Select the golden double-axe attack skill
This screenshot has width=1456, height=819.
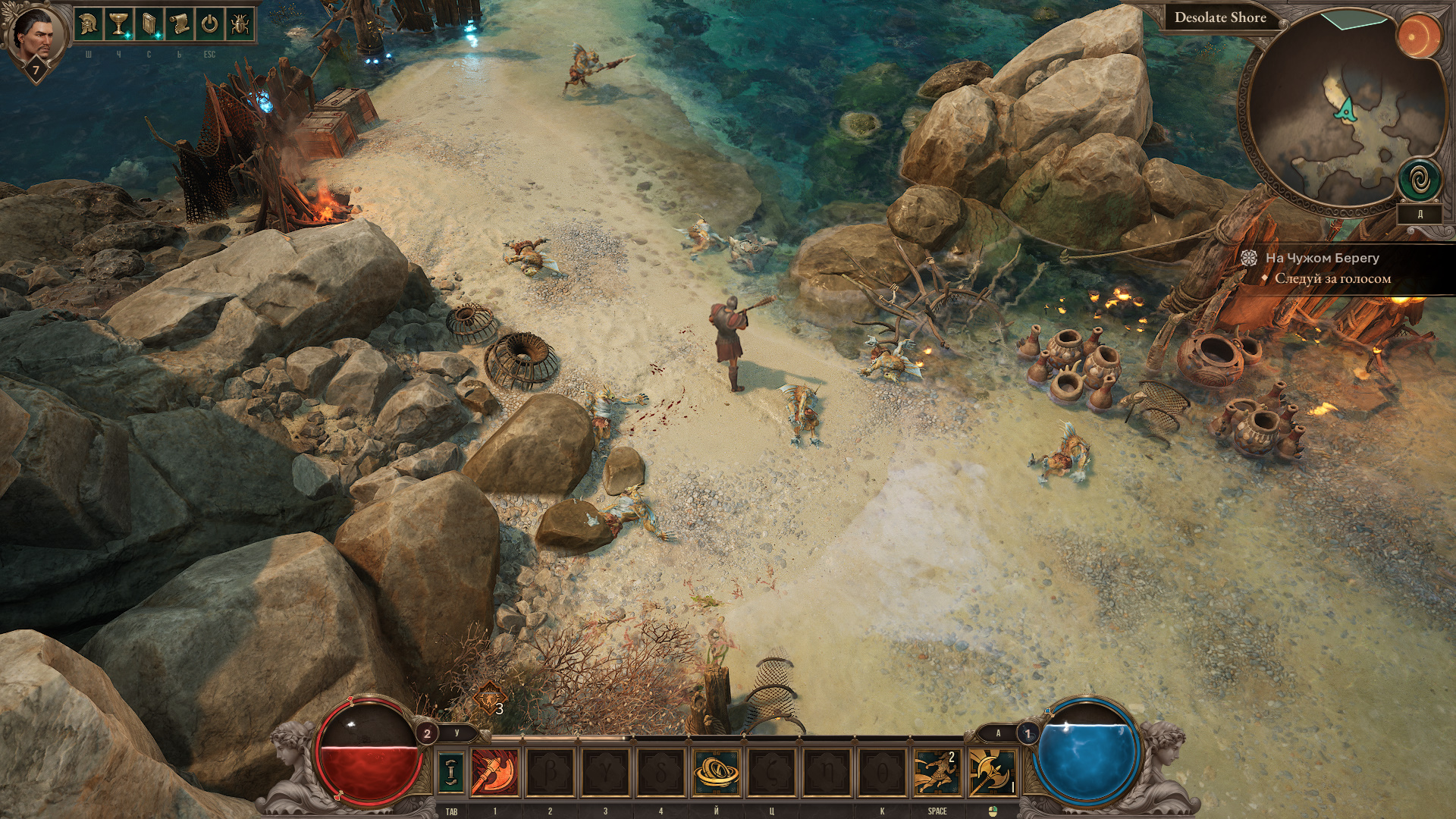pos(991,772)
